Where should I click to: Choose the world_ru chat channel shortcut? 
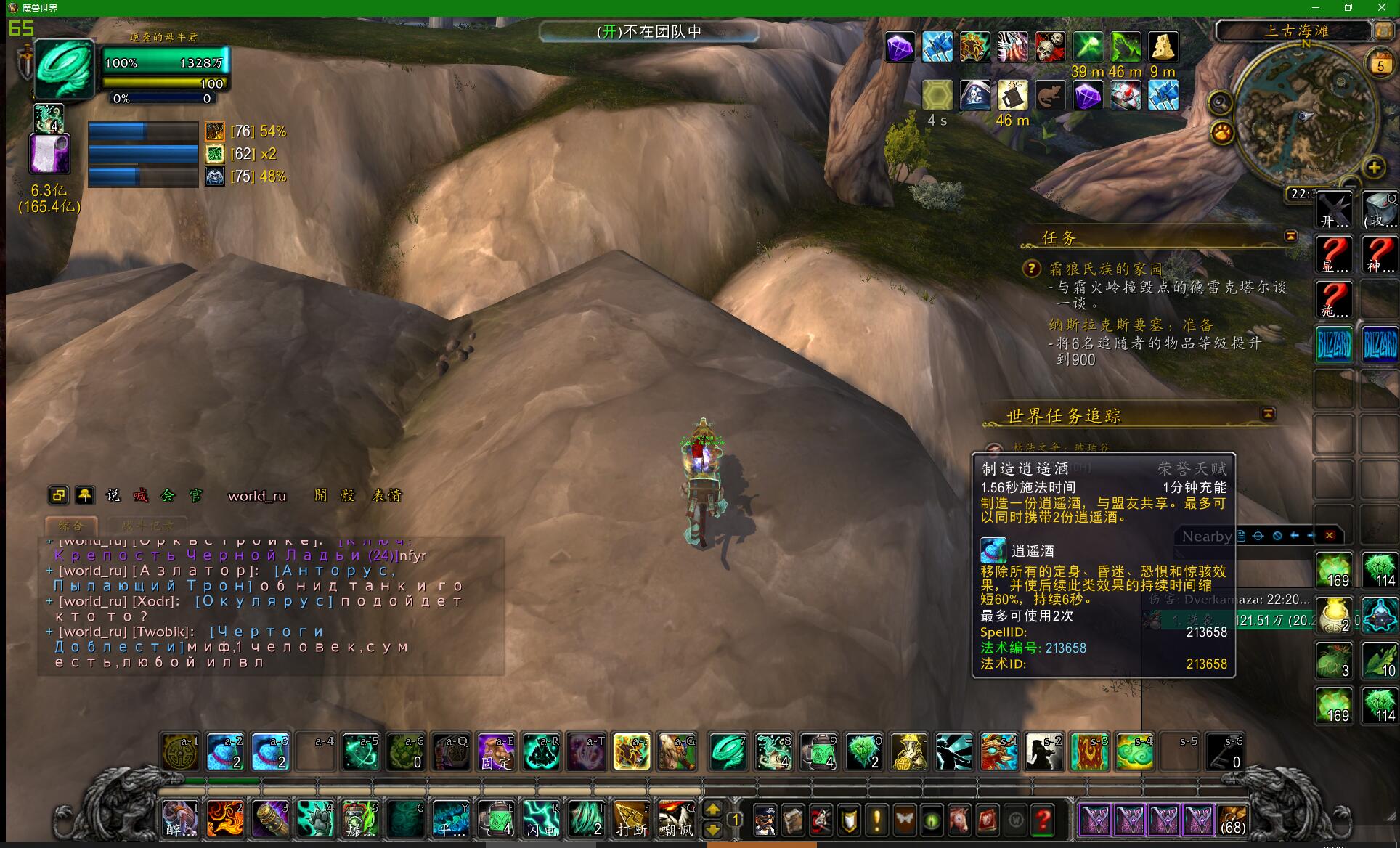[x=257, y=496]
